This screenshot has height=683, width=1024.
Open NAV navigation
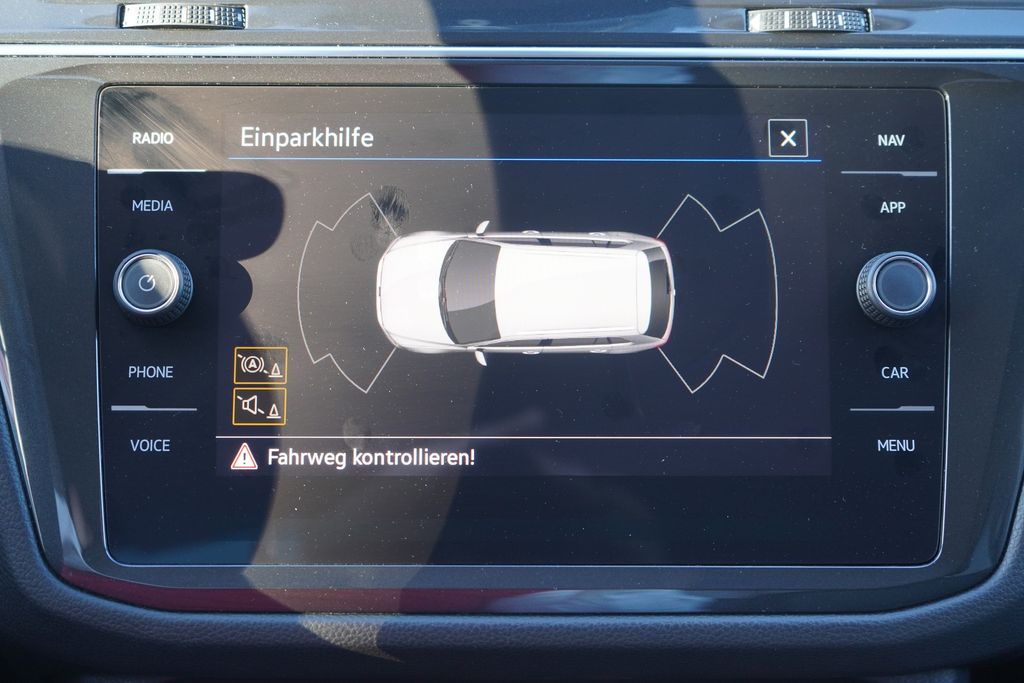point(891,140)
